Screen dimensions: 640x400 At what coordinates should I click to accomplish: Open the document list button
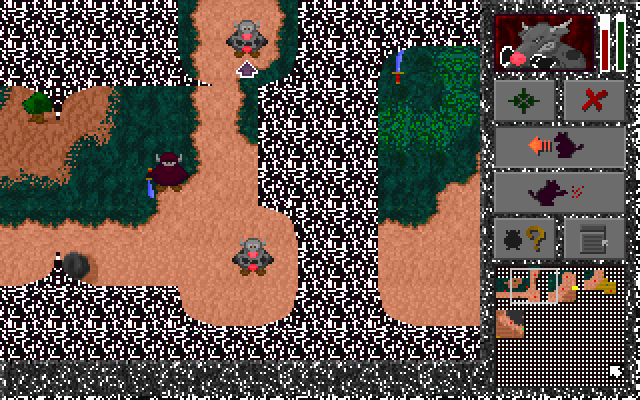coord(594,239)
